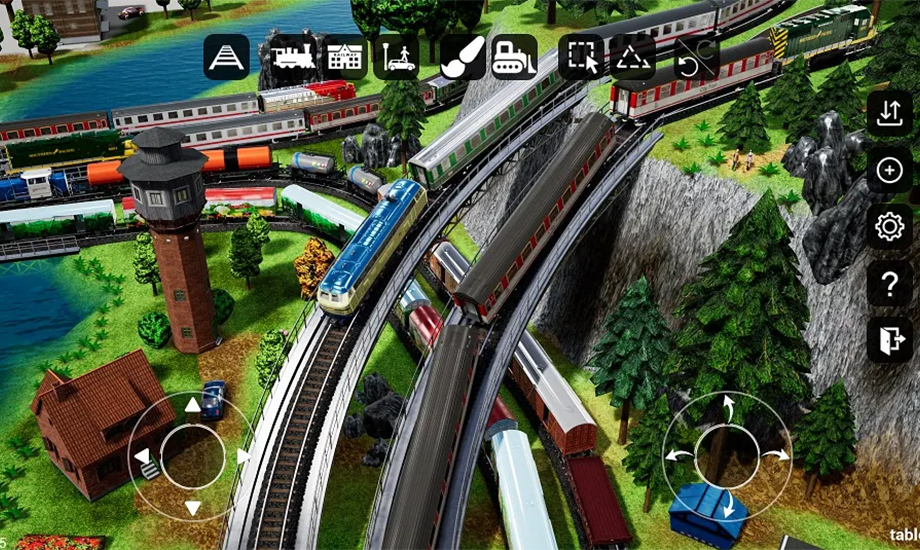Open the railway station buildings tool
Screen dimensions: 920x550
344,57
